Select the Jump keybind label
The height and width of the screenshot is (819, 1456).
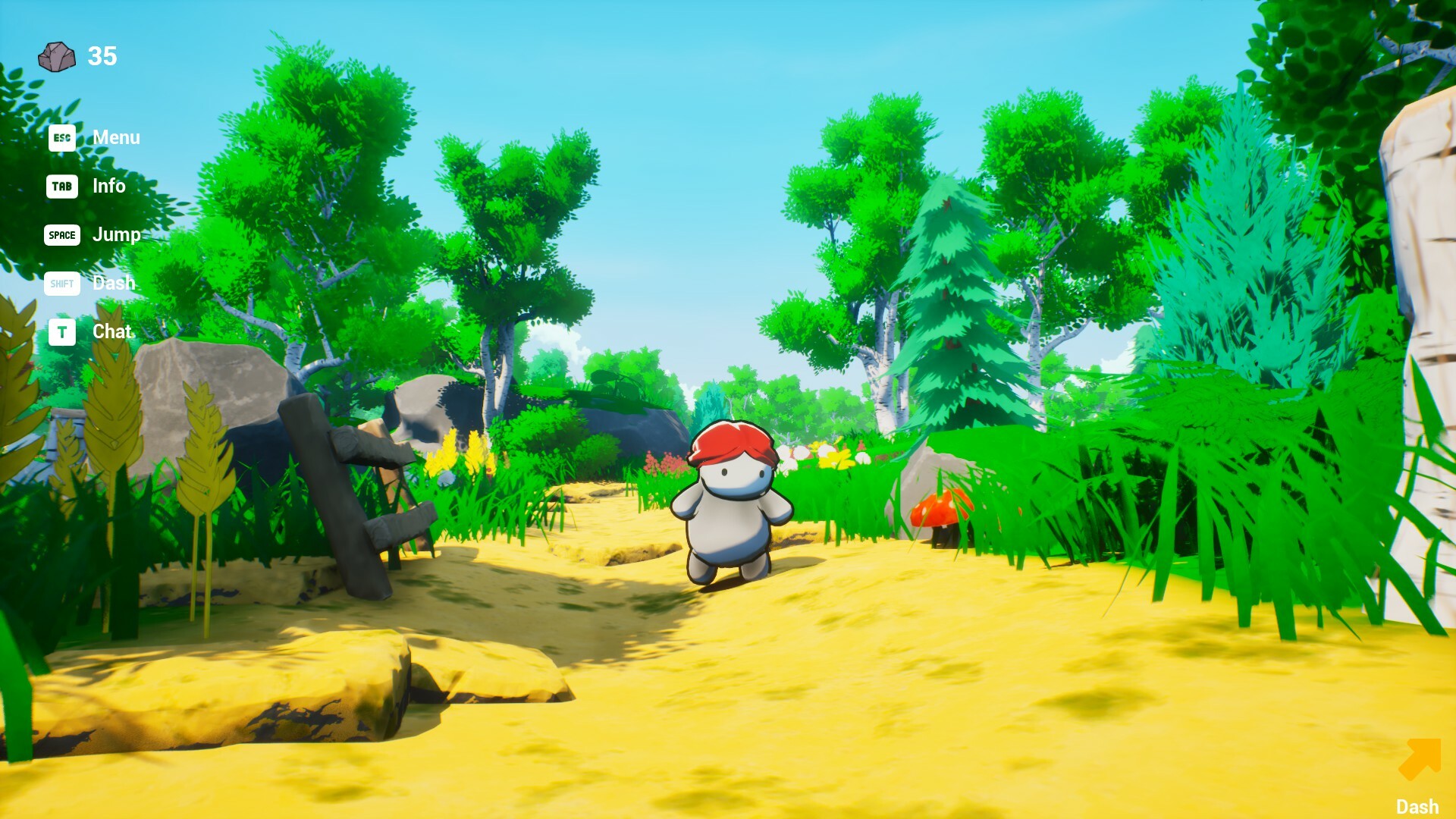click(116, 235)
